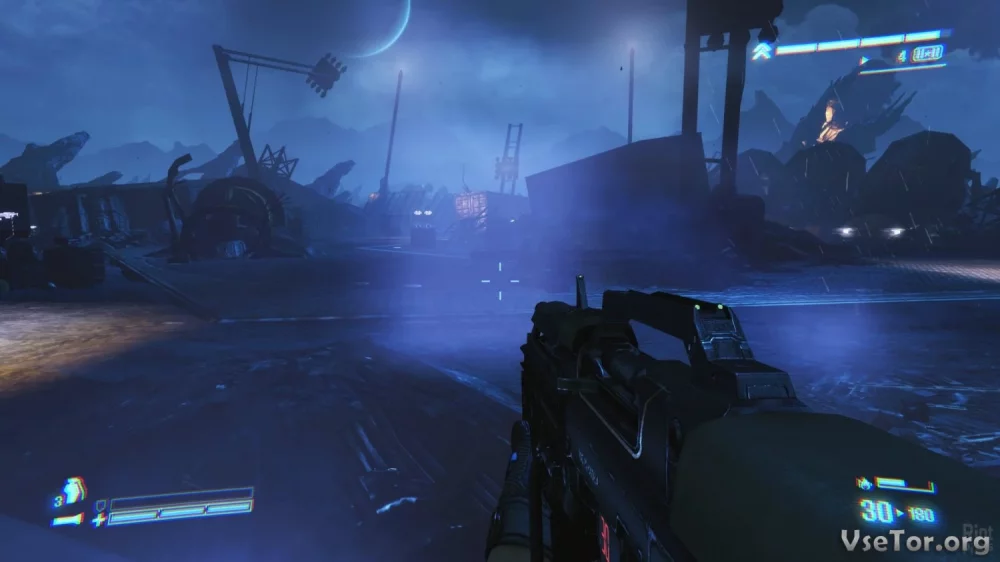Click the health cross icon
Image resolution: width=1000 pixels, height=562 pixels.
(x=98, y=519)
